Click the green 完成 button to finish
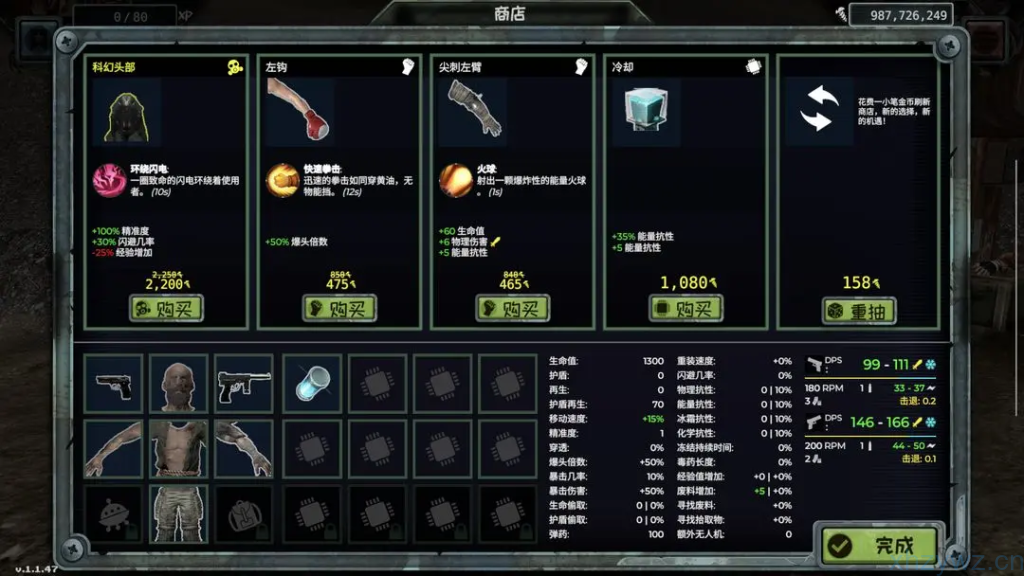The height and width of the screenshot is (576, 1024). pyautogui.click(x=881, y=546)
